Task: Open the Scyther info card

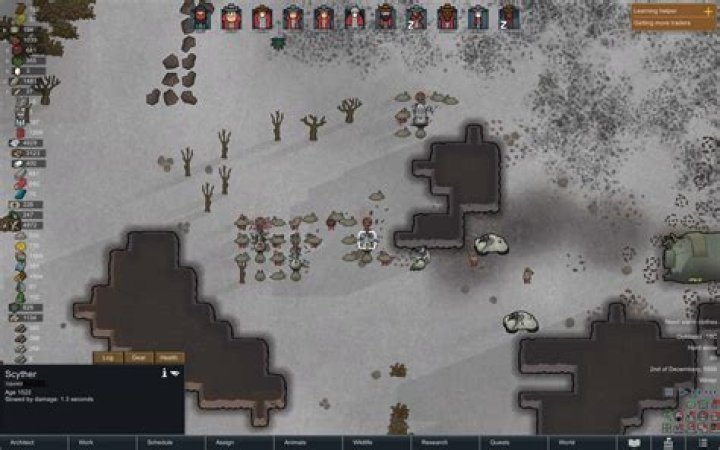Action: 164,373
